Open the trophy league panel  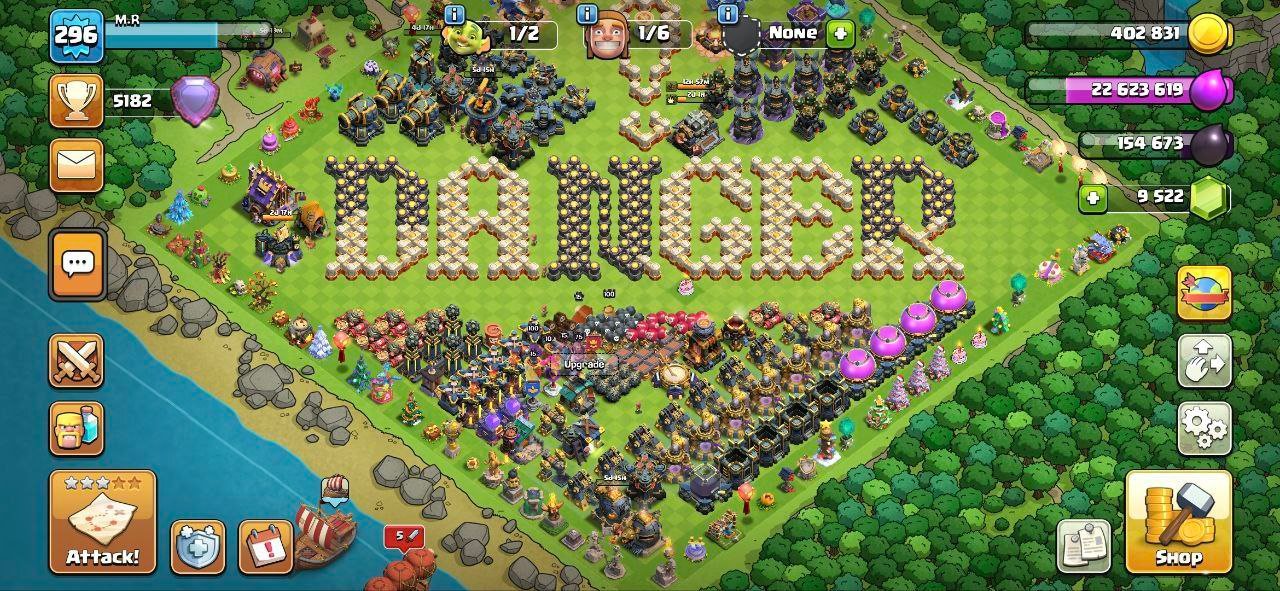[x=77, y=101]
